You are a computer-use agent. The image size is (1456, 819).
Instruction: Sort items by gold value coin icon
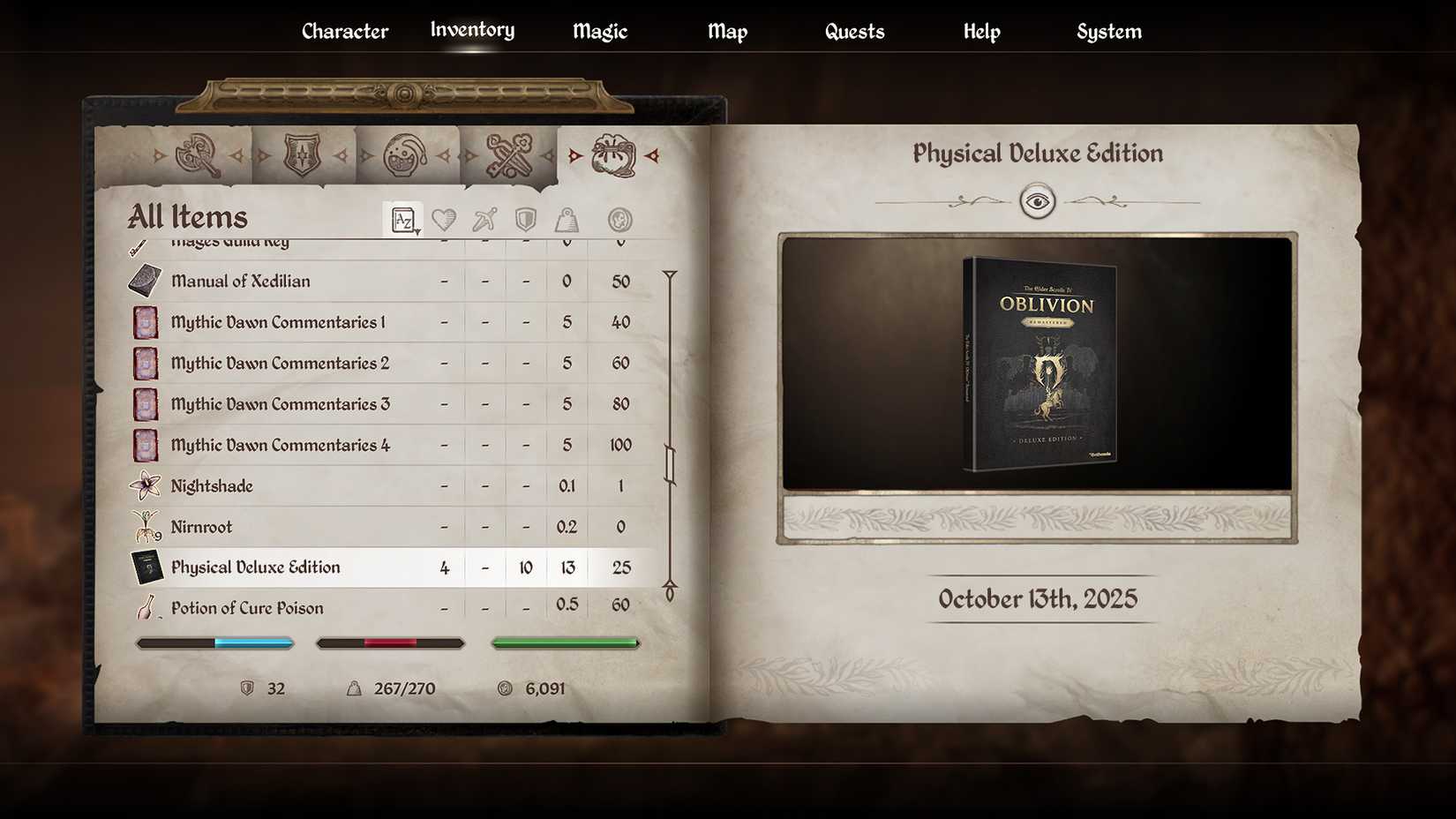pos(619,219)
